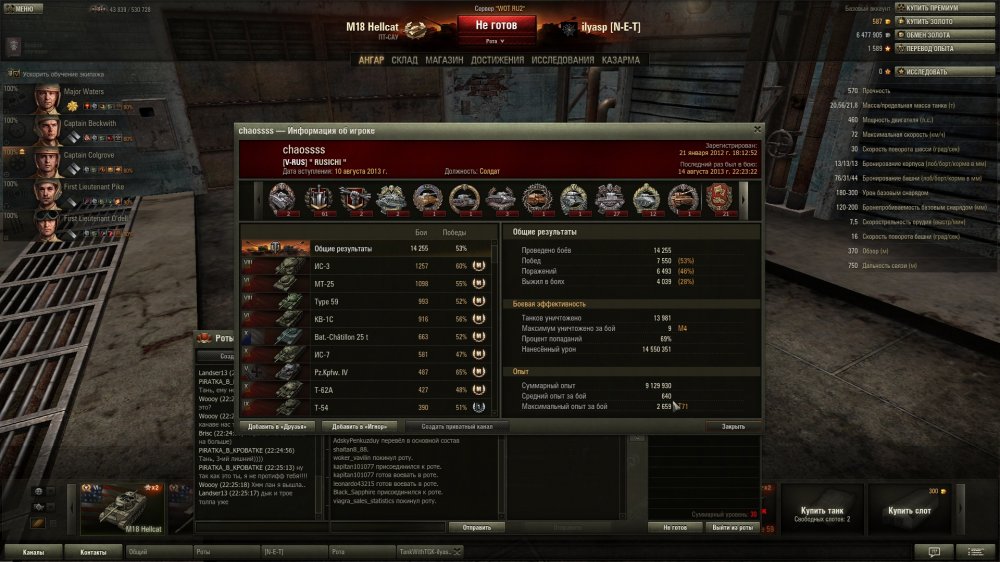Open the ИССЛЕДОВАНИЯ tab
The image size is (1000, 562).
point(565,60)
